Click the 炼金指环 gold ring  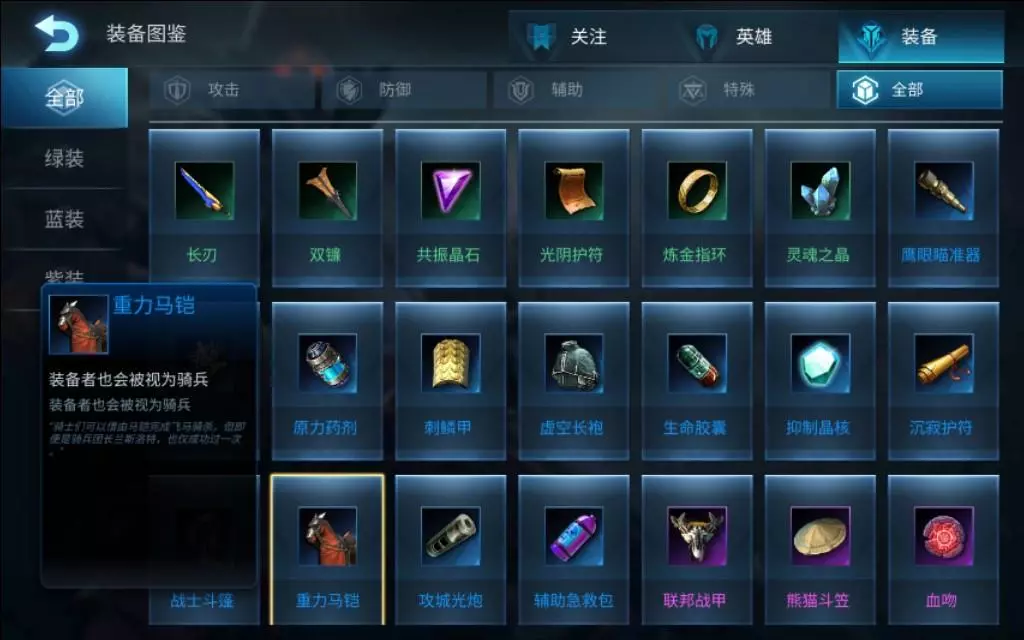[x=696, y=207]
